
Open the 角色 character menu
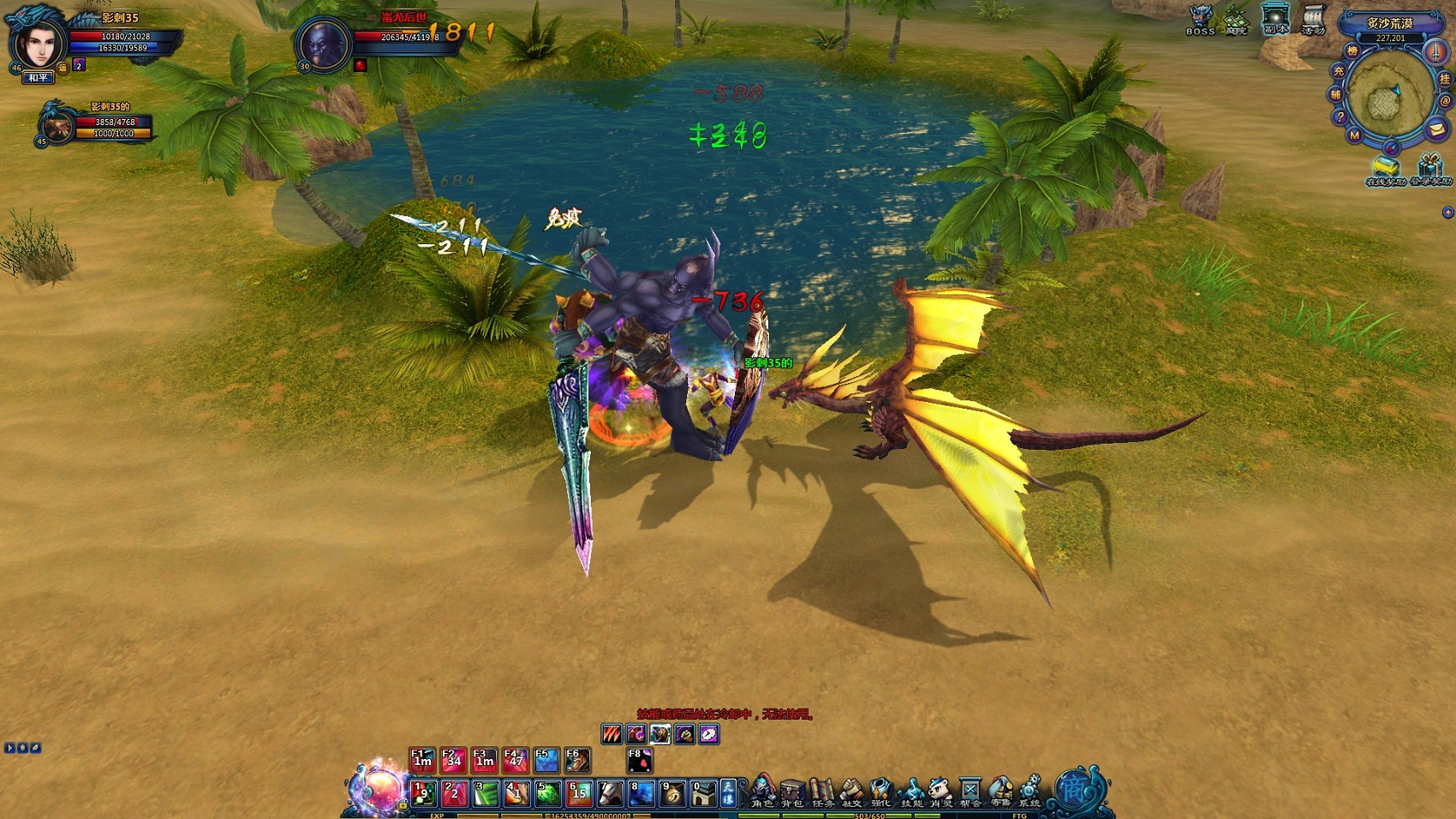click(x=761, y=792)
